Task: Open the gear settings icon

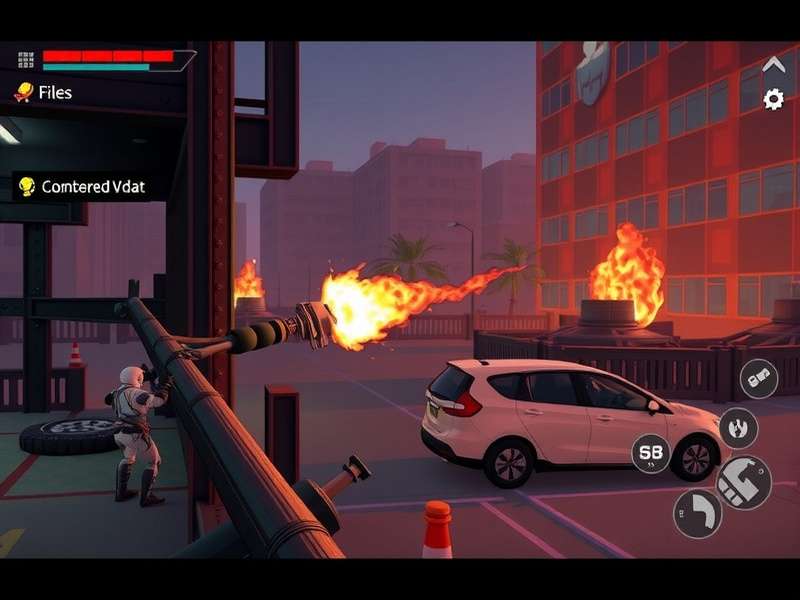Action: click(x=773, y=99)
